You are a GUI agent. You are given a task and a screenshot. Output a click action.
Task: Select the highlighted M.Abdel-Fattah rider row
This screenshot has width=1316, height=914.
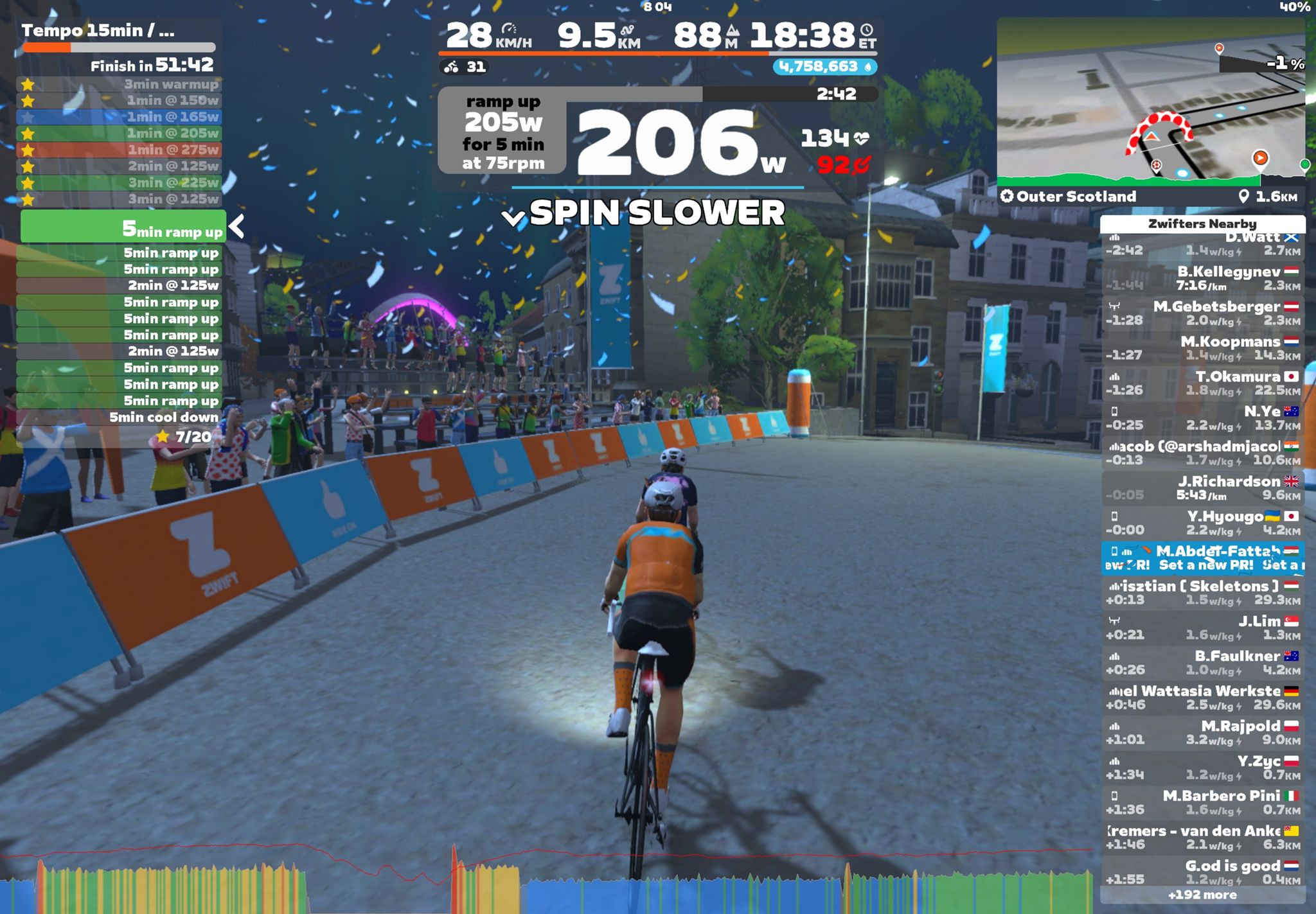coord(1202,558)
